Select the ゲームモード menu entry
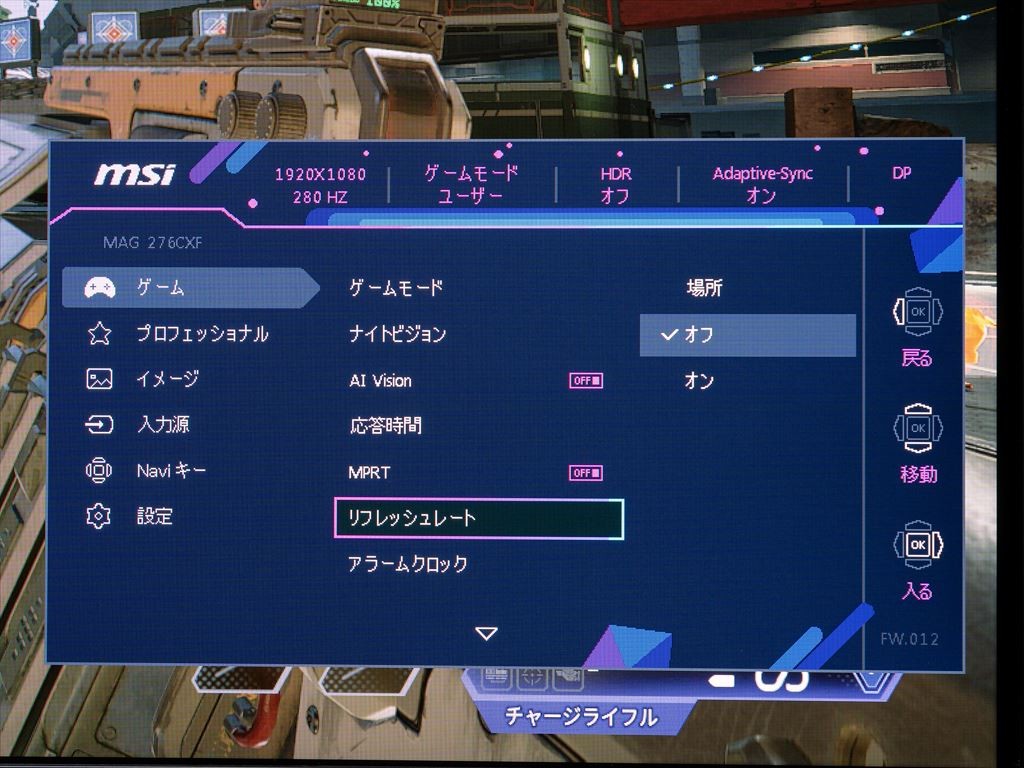This screenshot has width=1024, height=768. pos(396,288)
